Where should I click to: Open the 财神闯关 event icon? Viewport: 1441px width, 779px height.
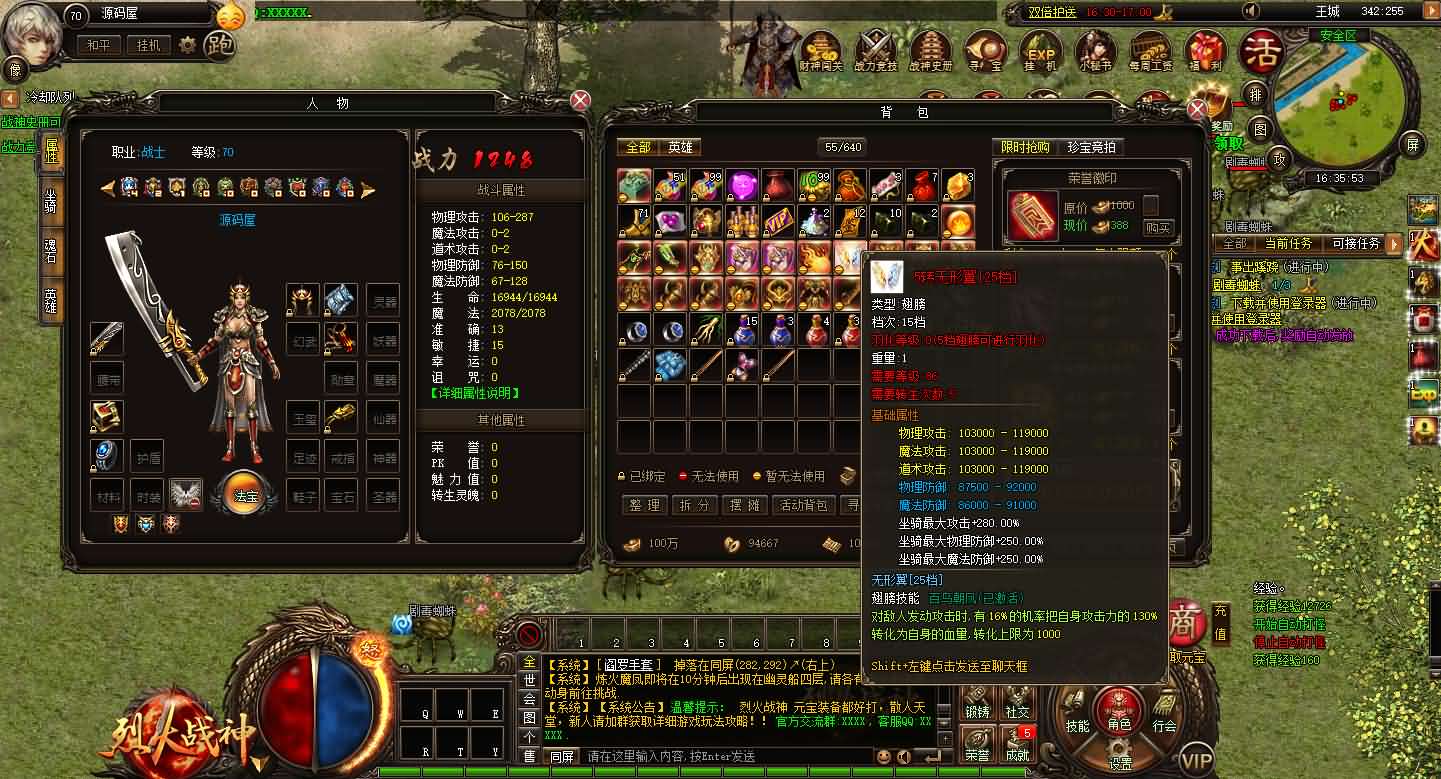820,50
